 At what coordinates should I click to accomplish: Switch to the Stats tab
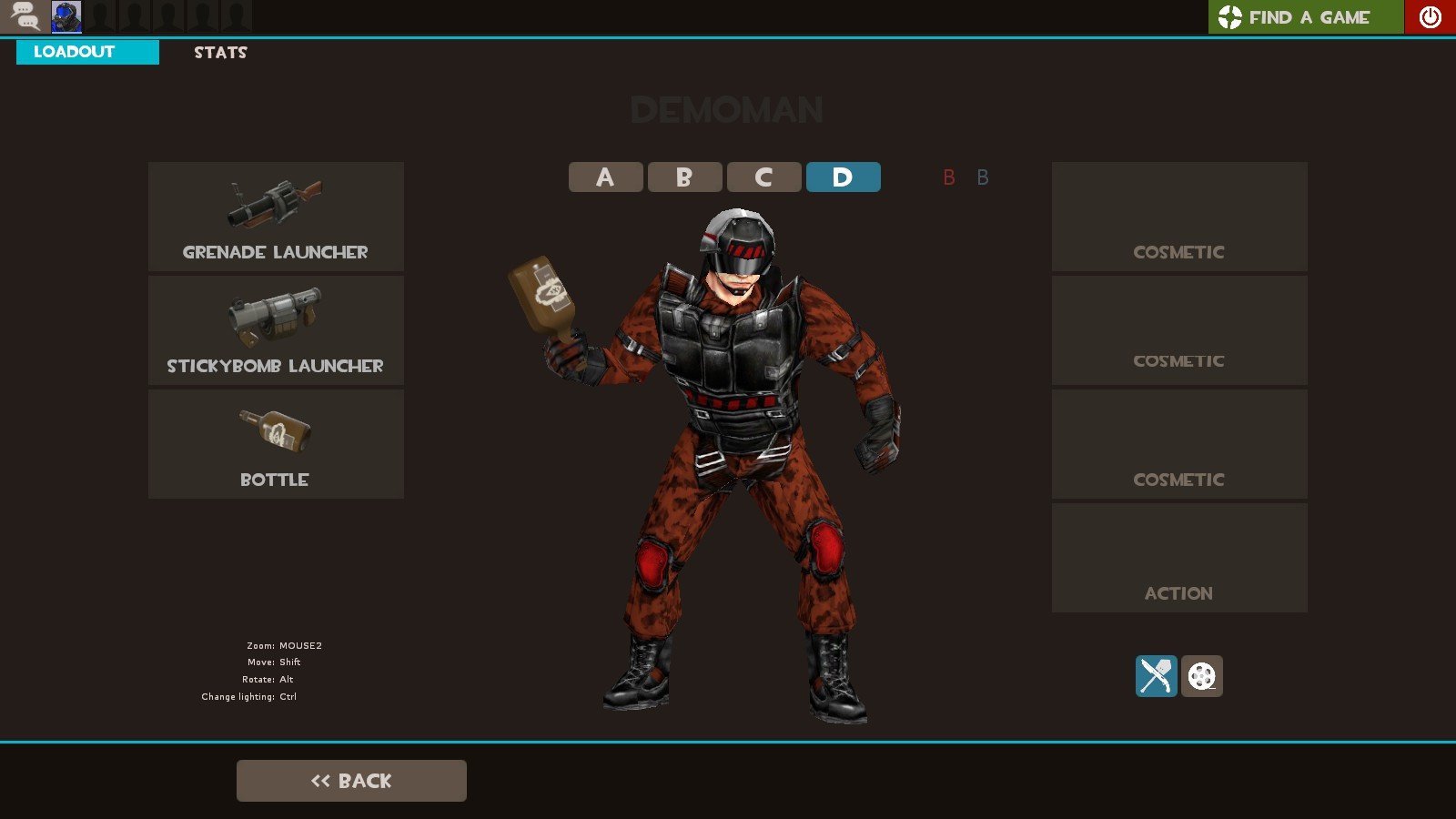point(219,52)
